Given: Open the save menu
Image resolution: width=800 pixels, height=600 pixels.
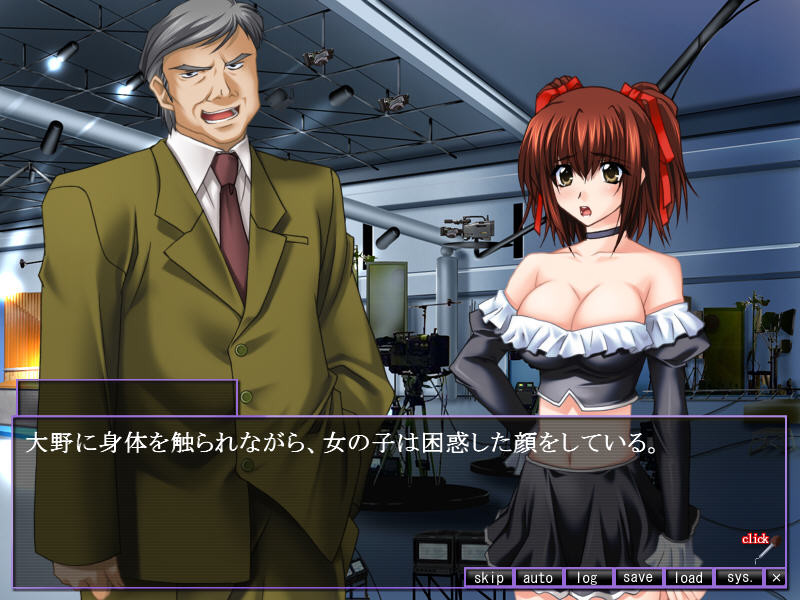Looking at the screenshot, I should 637,578.
